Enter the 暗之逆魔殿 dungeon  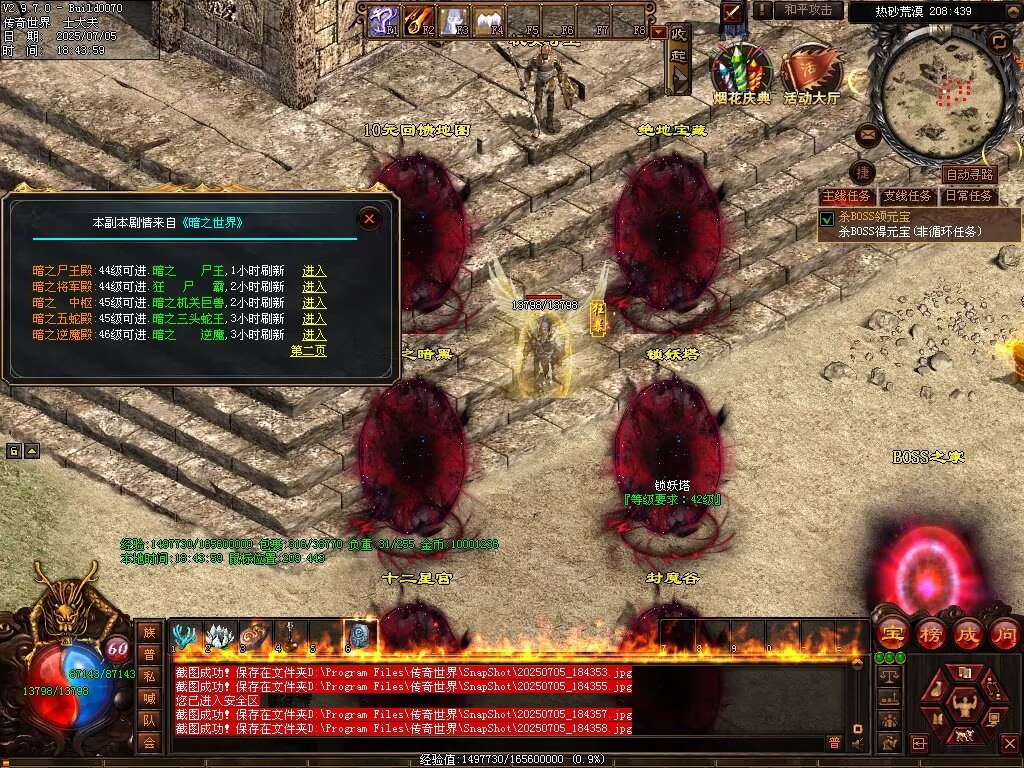[314, 335]
